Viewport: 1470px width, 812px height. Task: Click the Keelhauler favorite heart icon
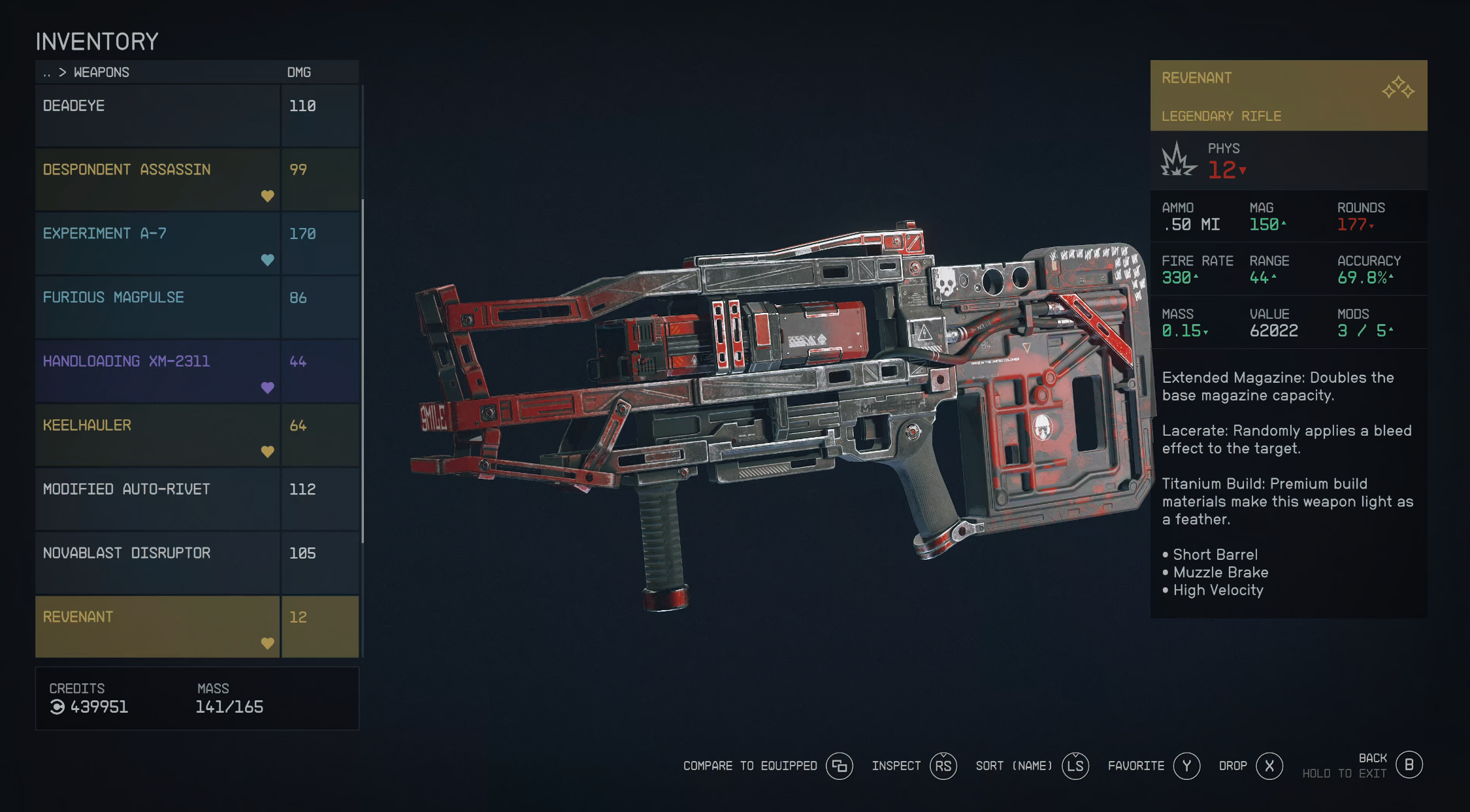pos(268,451)
